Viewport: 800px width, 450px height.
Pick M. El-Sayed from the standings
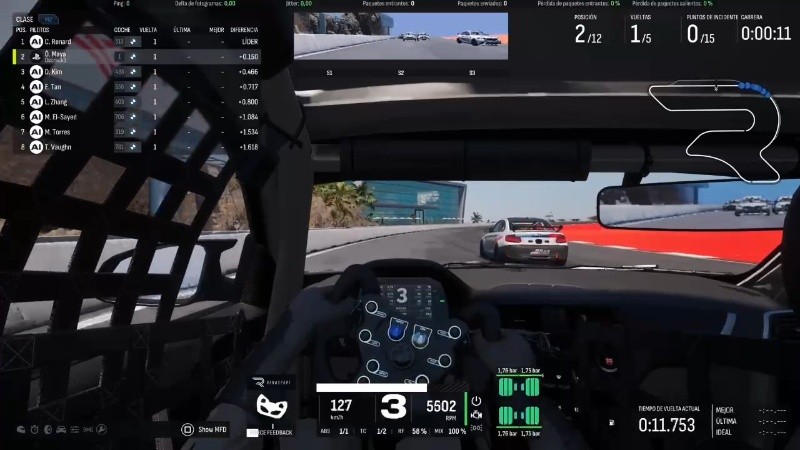click(62, 117)
